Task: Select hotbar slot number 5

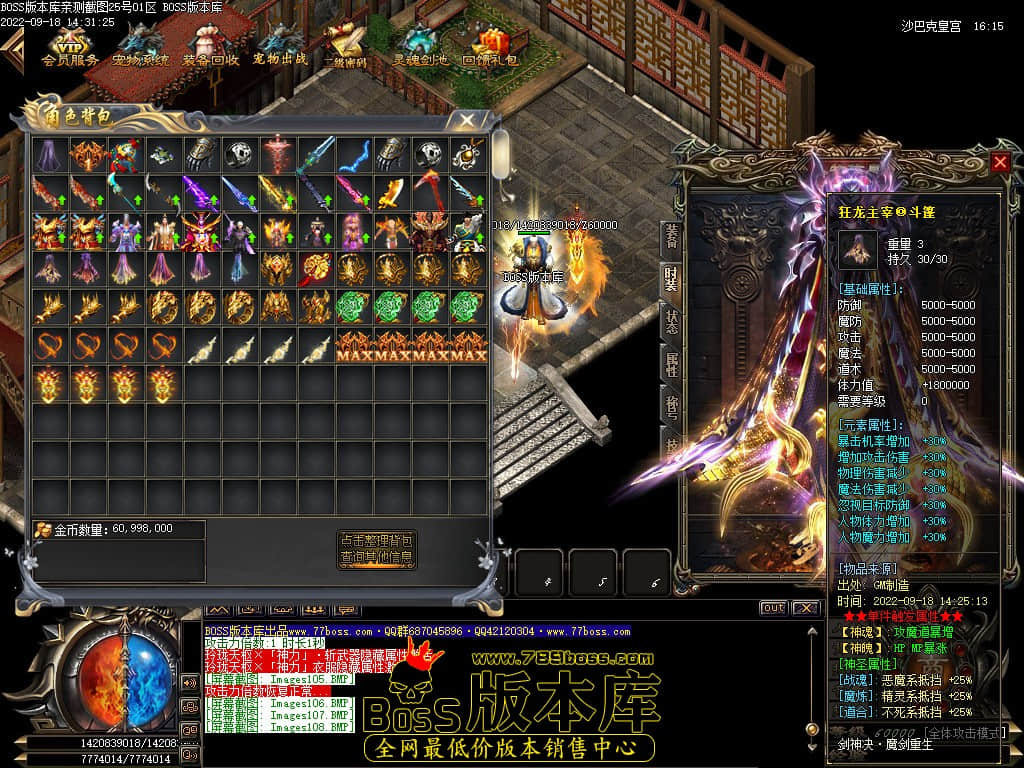Action: click(601, 579)
